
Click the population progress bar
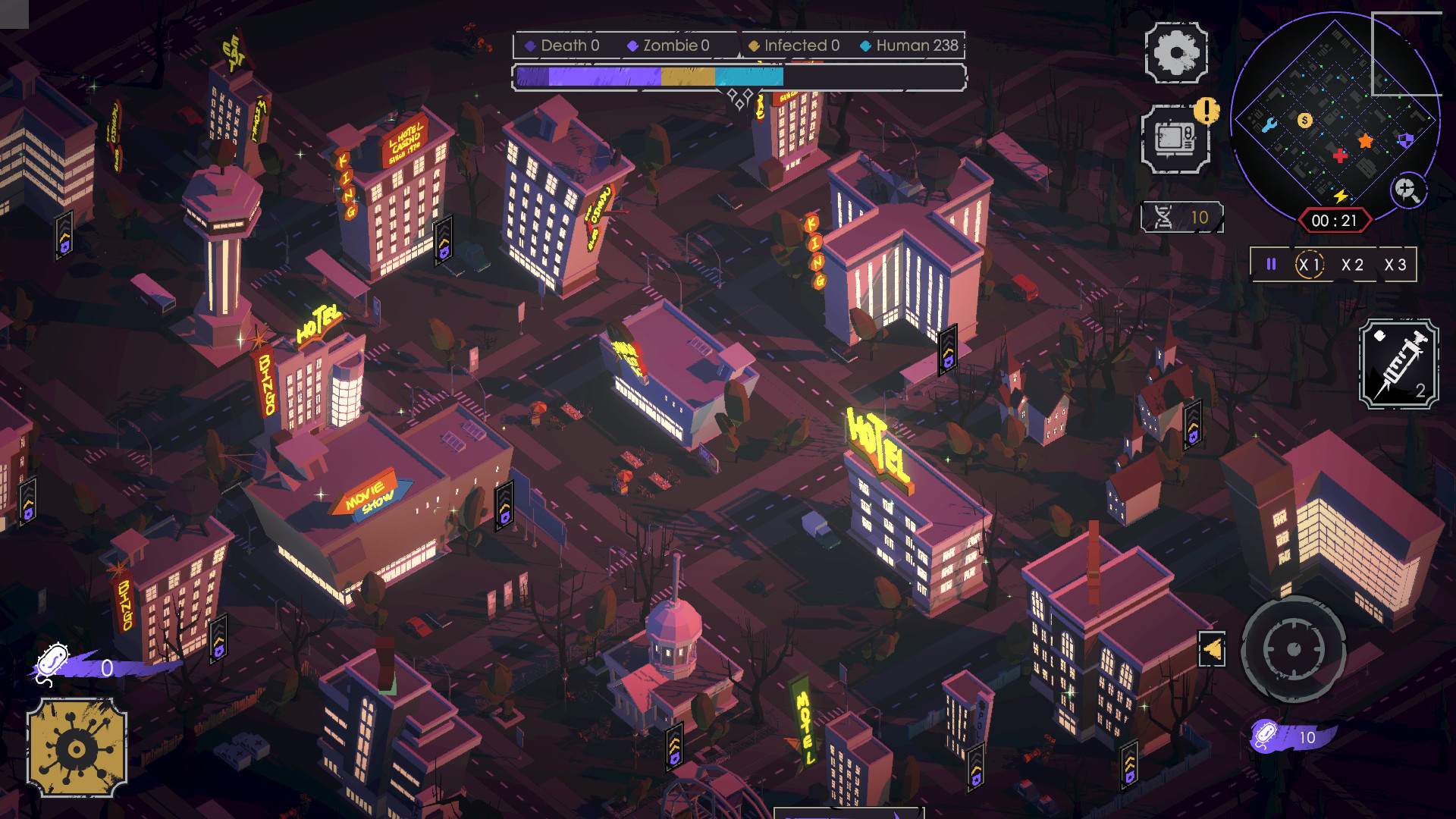739,76
